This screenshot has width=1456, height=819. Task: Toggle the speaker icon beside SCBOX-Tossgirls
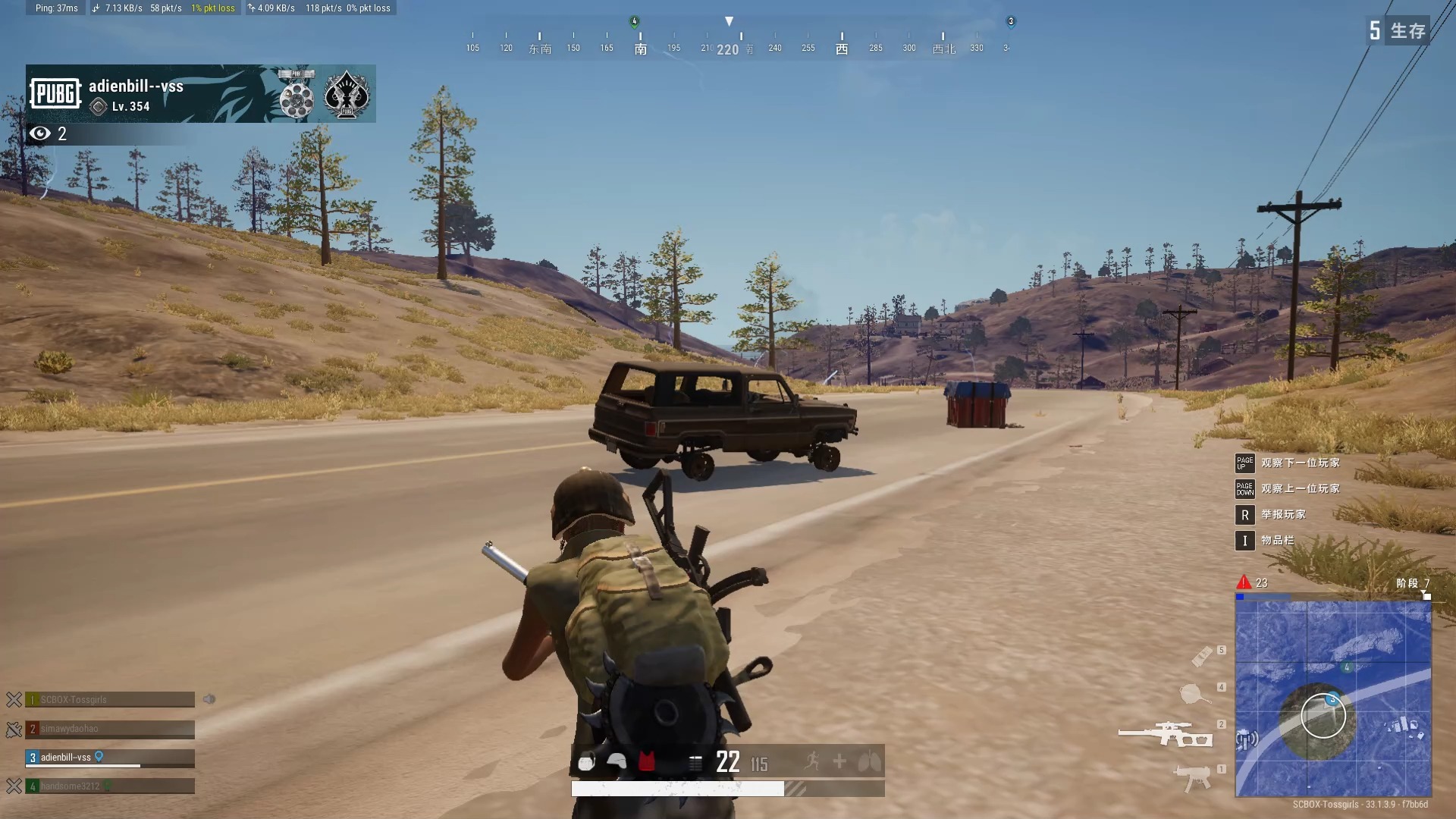coord(209,699)
